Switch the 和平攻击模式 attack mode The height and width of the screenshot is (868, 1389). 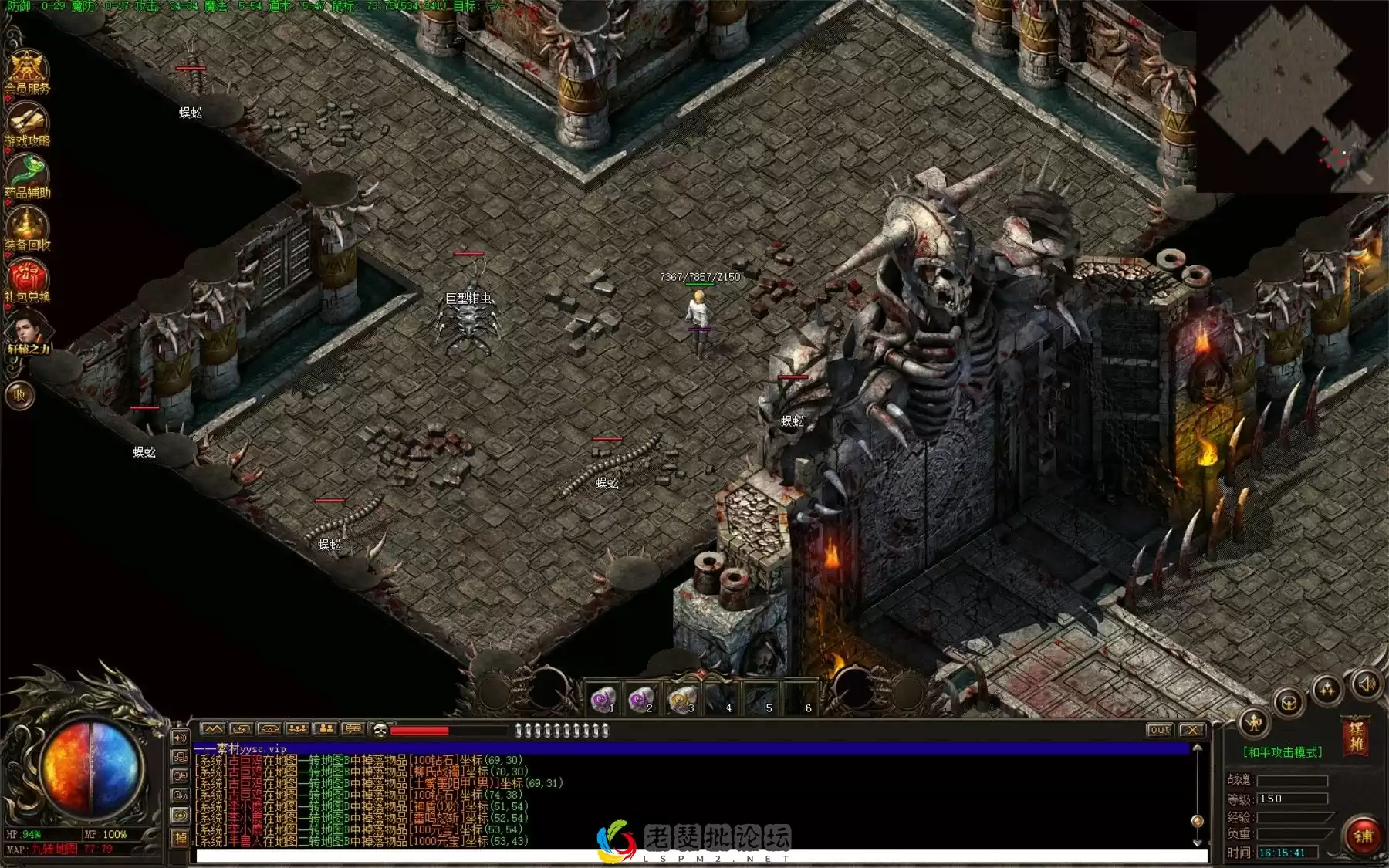1282,752
